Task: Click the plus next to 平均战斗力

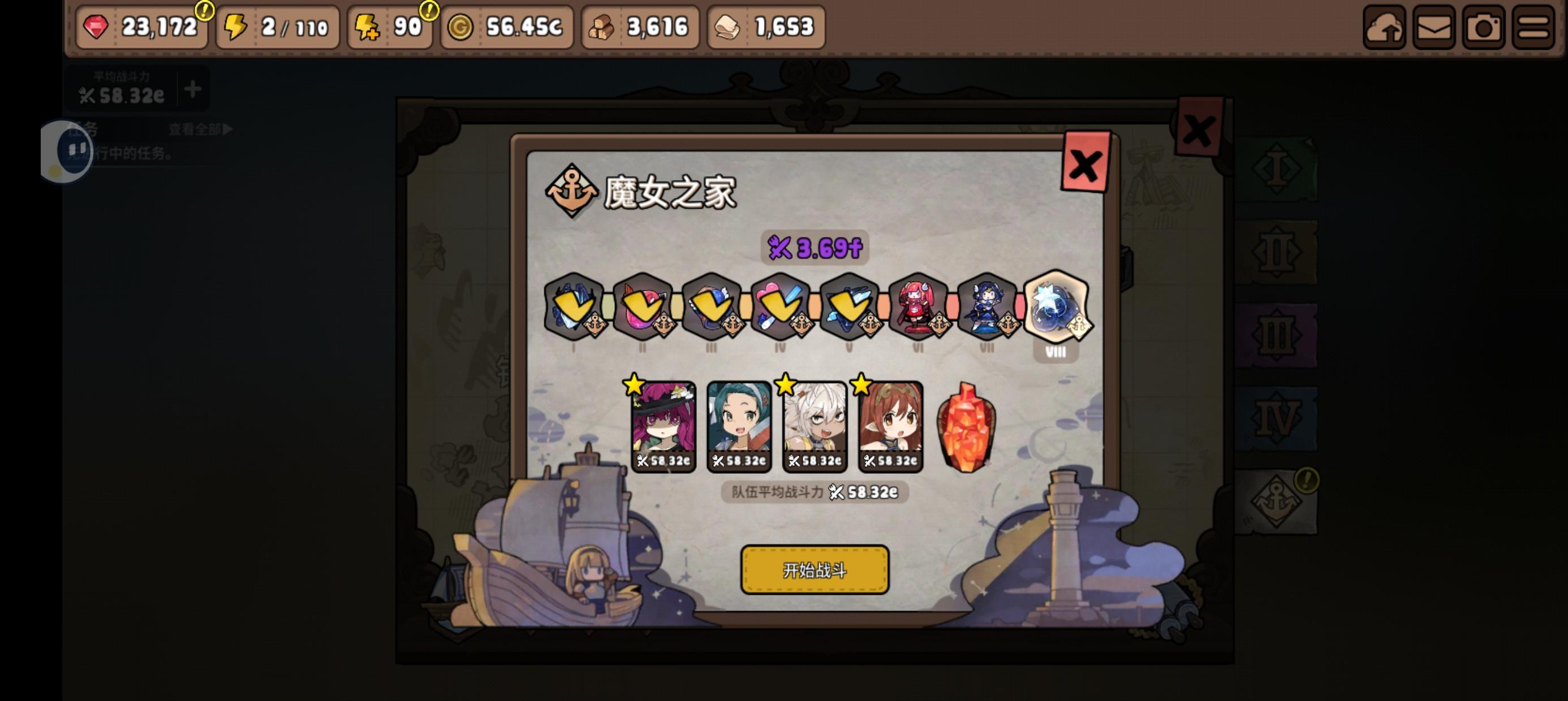Action: [x=192, y=90]
